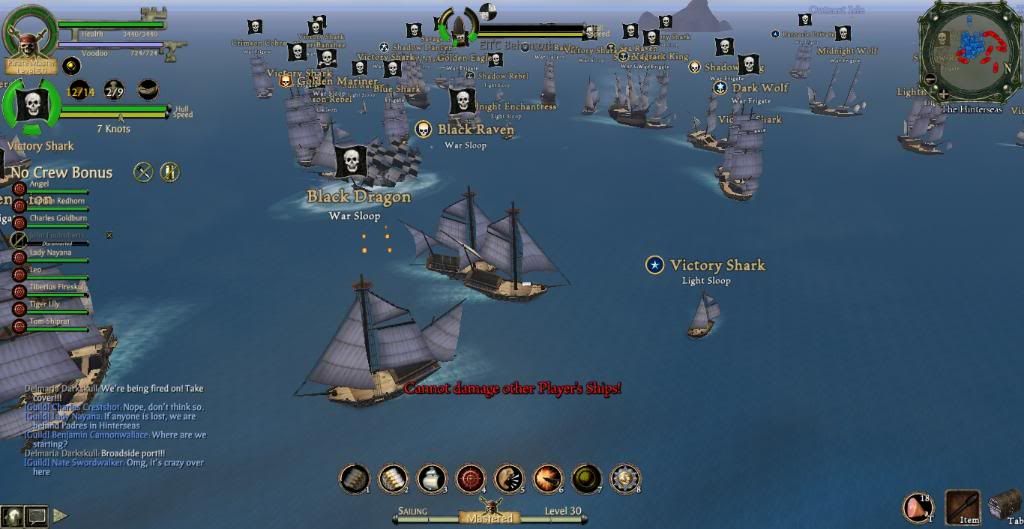This screenshot has width=1024, height=529.
Task: Trigger the gear-shaped skill in slot 8
Action: click(x=626, y=478)
